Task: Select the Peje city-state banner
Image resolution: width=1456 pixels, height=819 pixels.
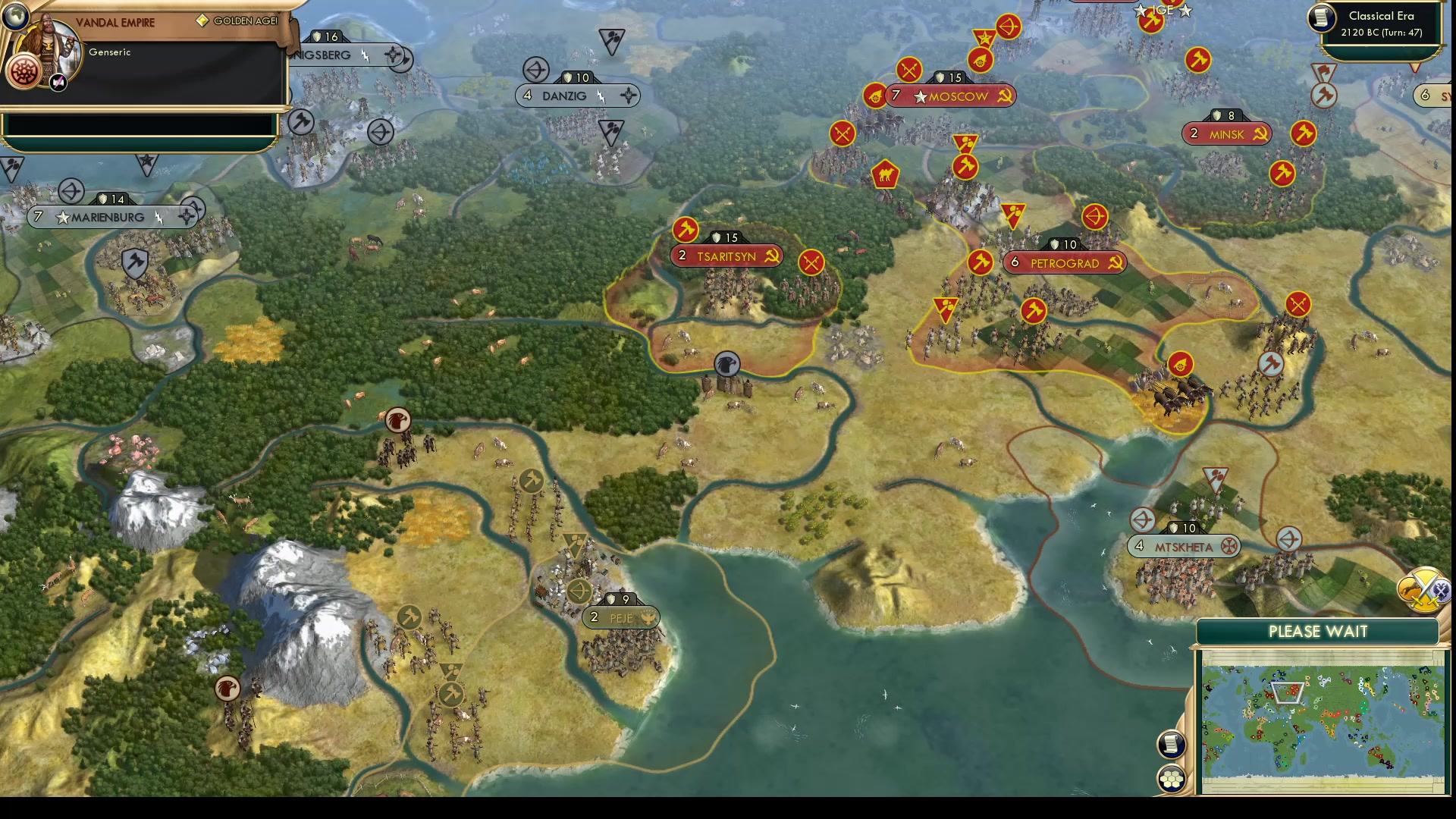Action: (620, 617)
